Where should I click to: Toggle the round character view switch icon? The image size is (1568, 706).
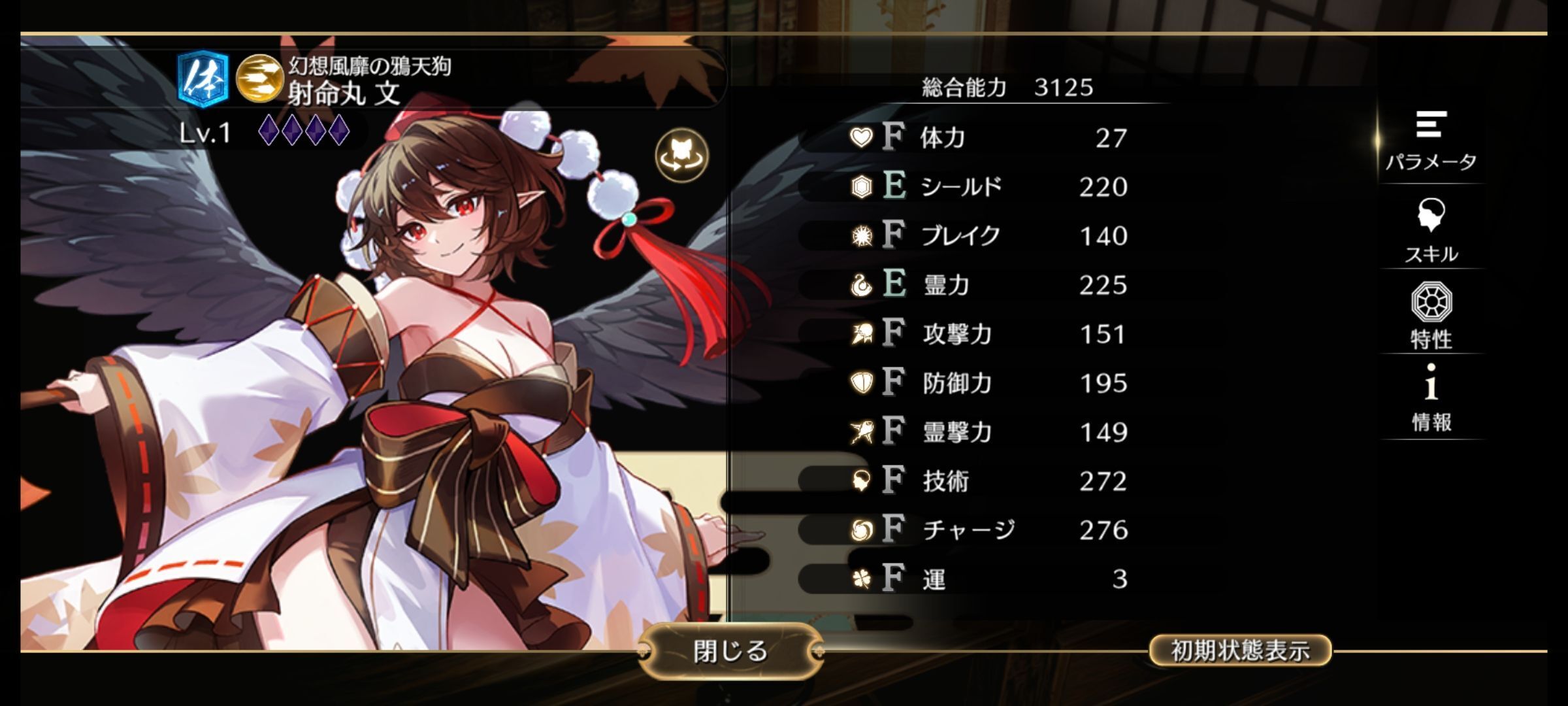[x=681, y=156]
